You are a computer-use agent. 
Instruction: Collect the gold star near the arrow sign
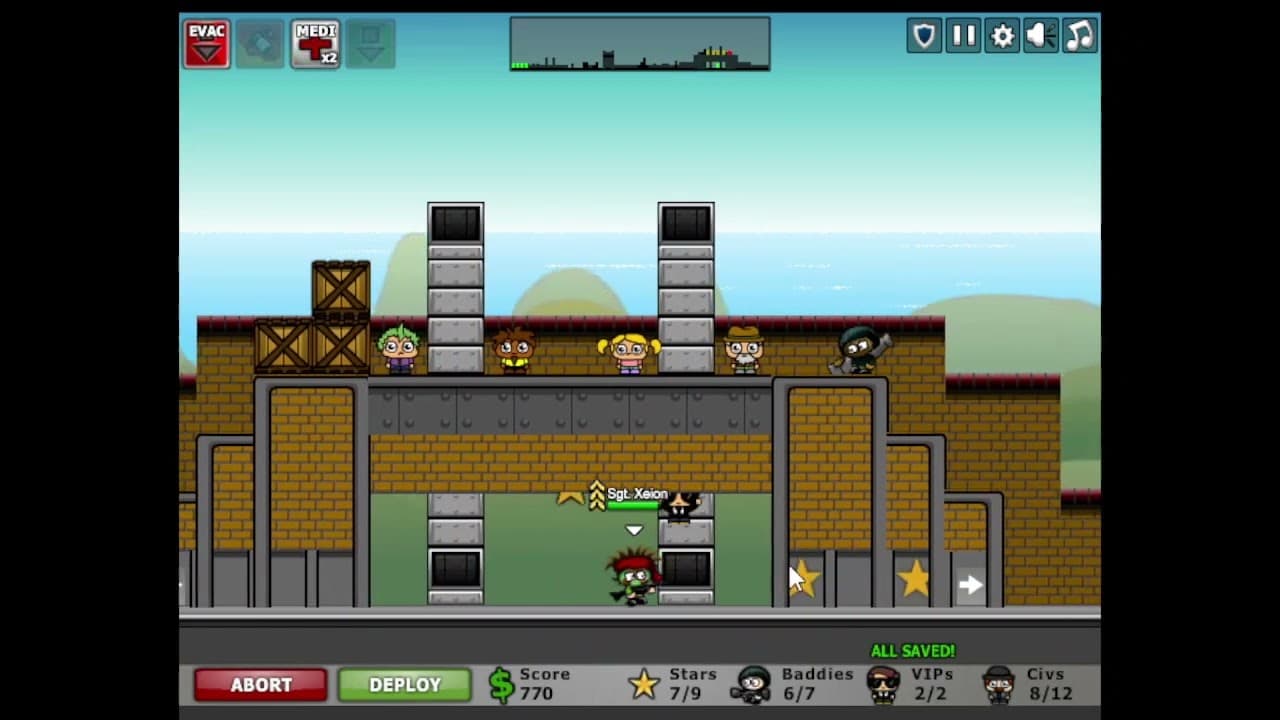click(914, 578)
